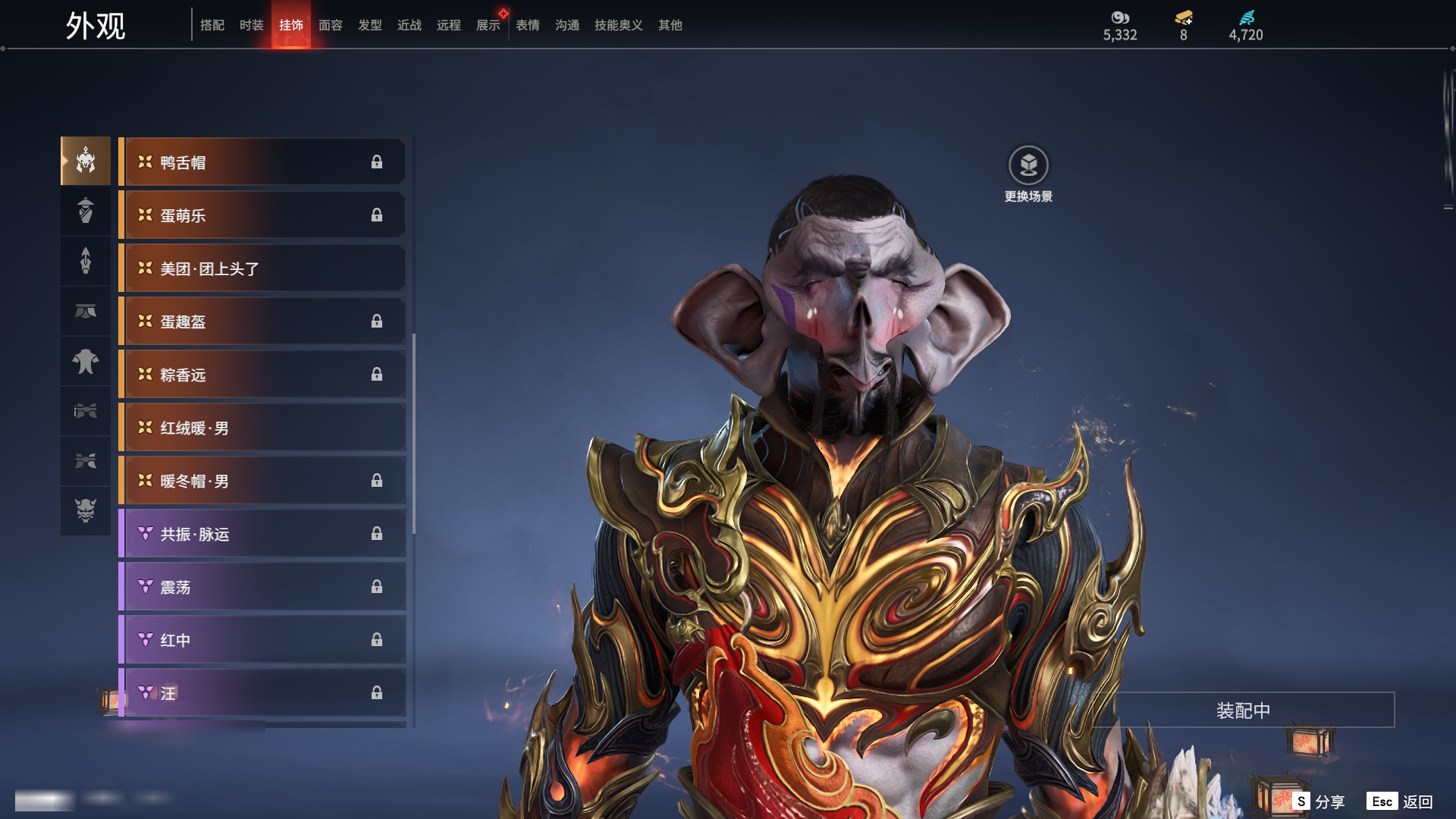This screenshot has width=1456, height=819.
Task: Select the oni mask category icon
Action: pos(86,510)
